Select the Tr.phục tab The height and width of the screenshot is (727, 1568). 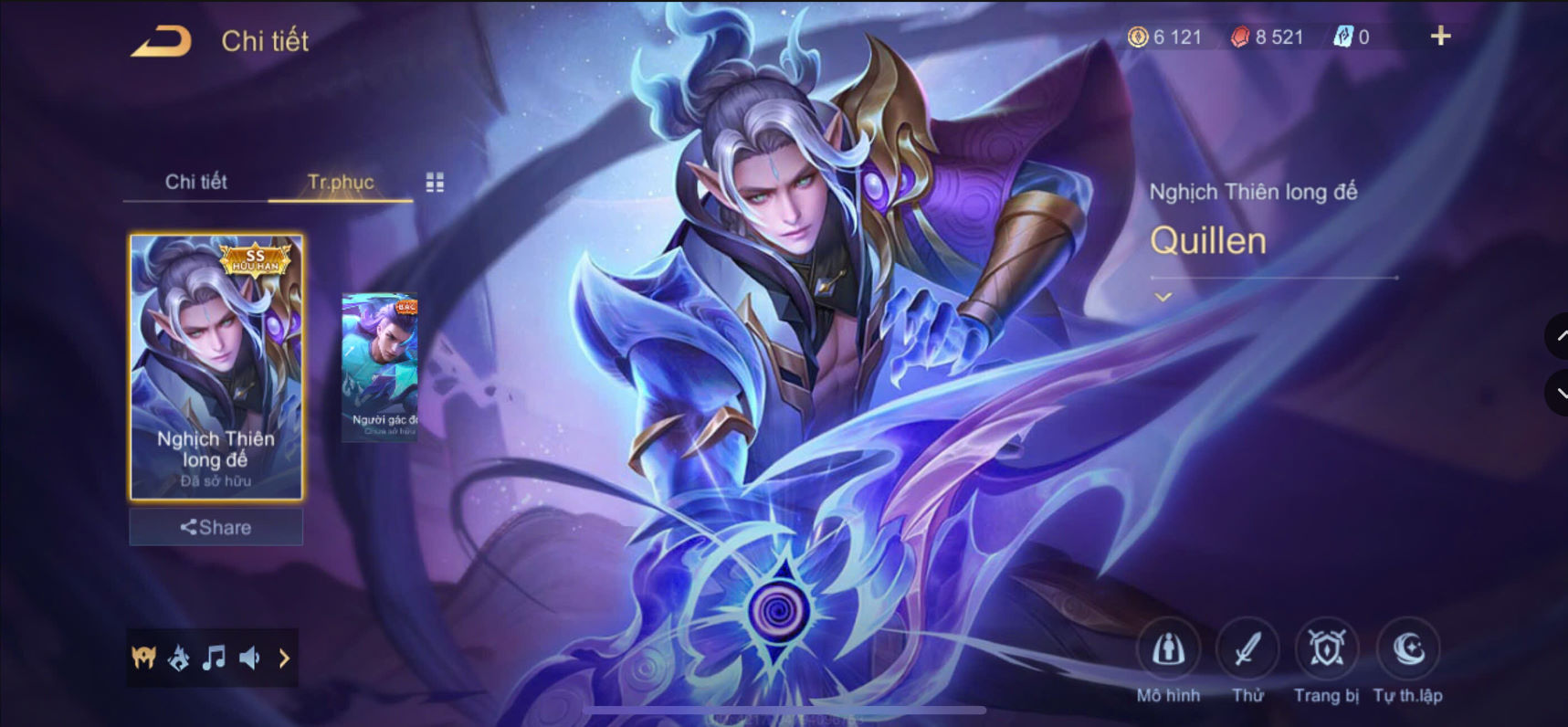coord(339,182)
